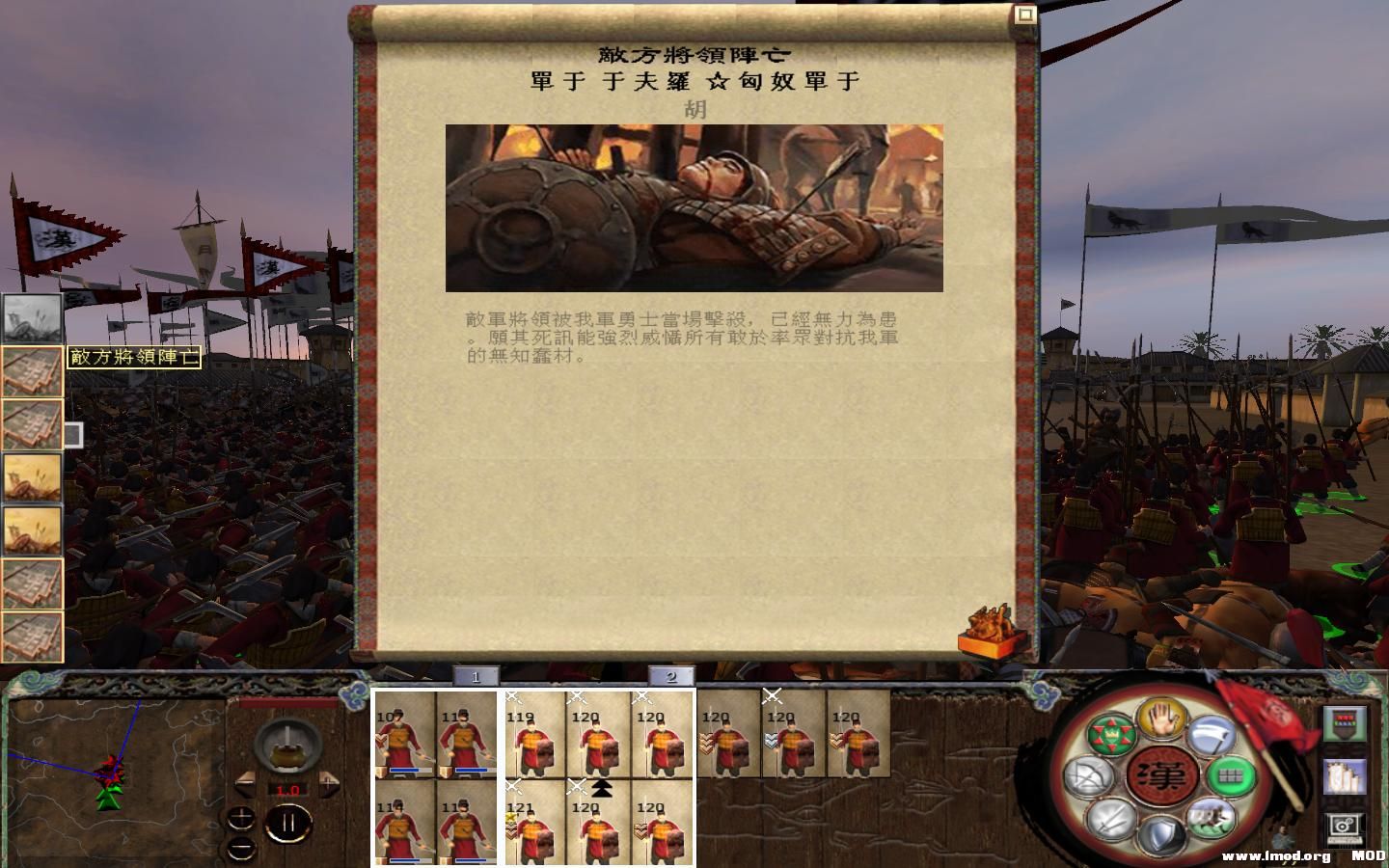Click the banner standard icon in the right column
Viewport: 1389px width, 868px height.
[1343, 725]
